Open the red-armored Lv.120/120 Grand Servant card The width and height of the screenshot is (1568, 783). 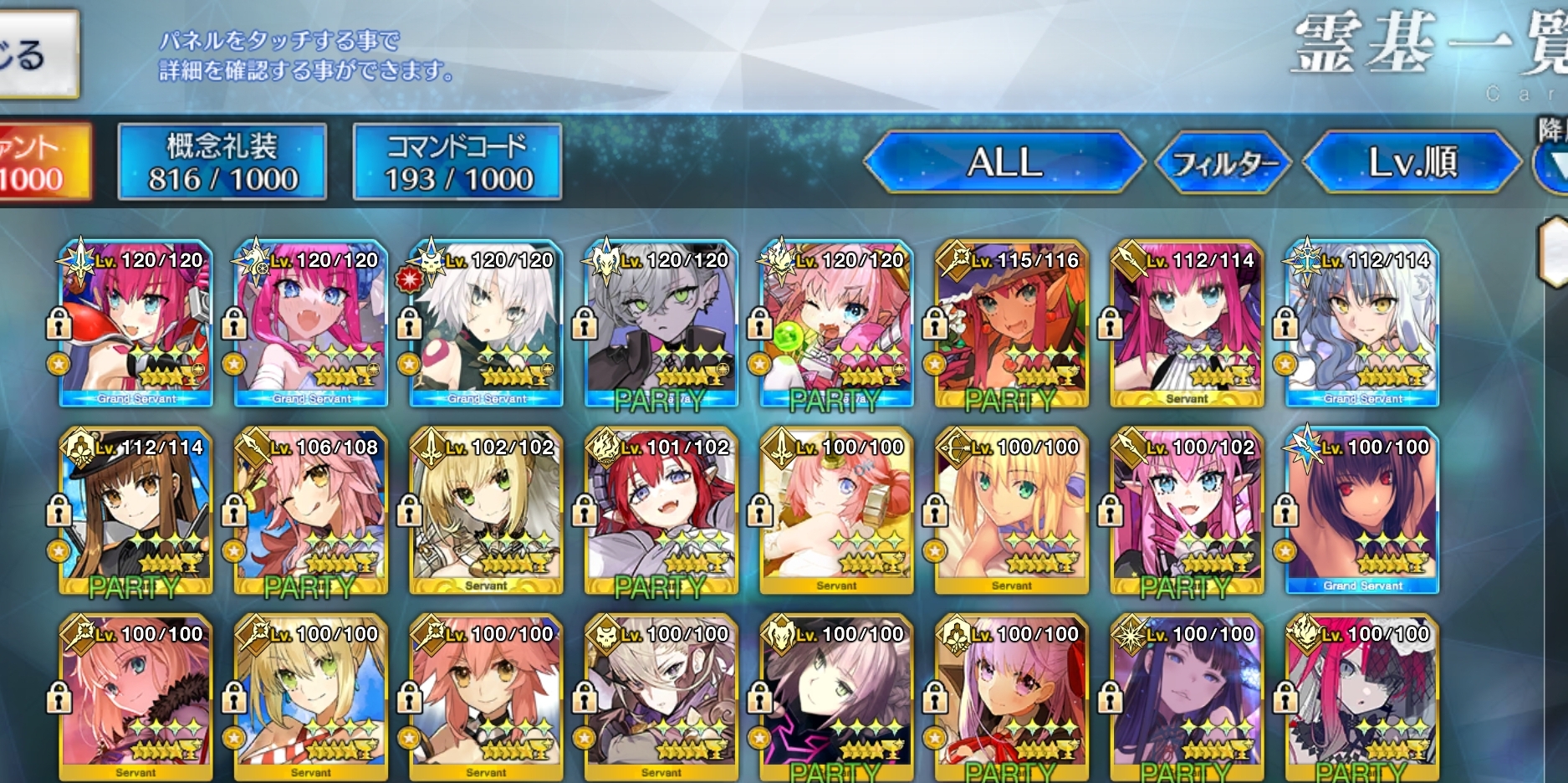[135, 325]
